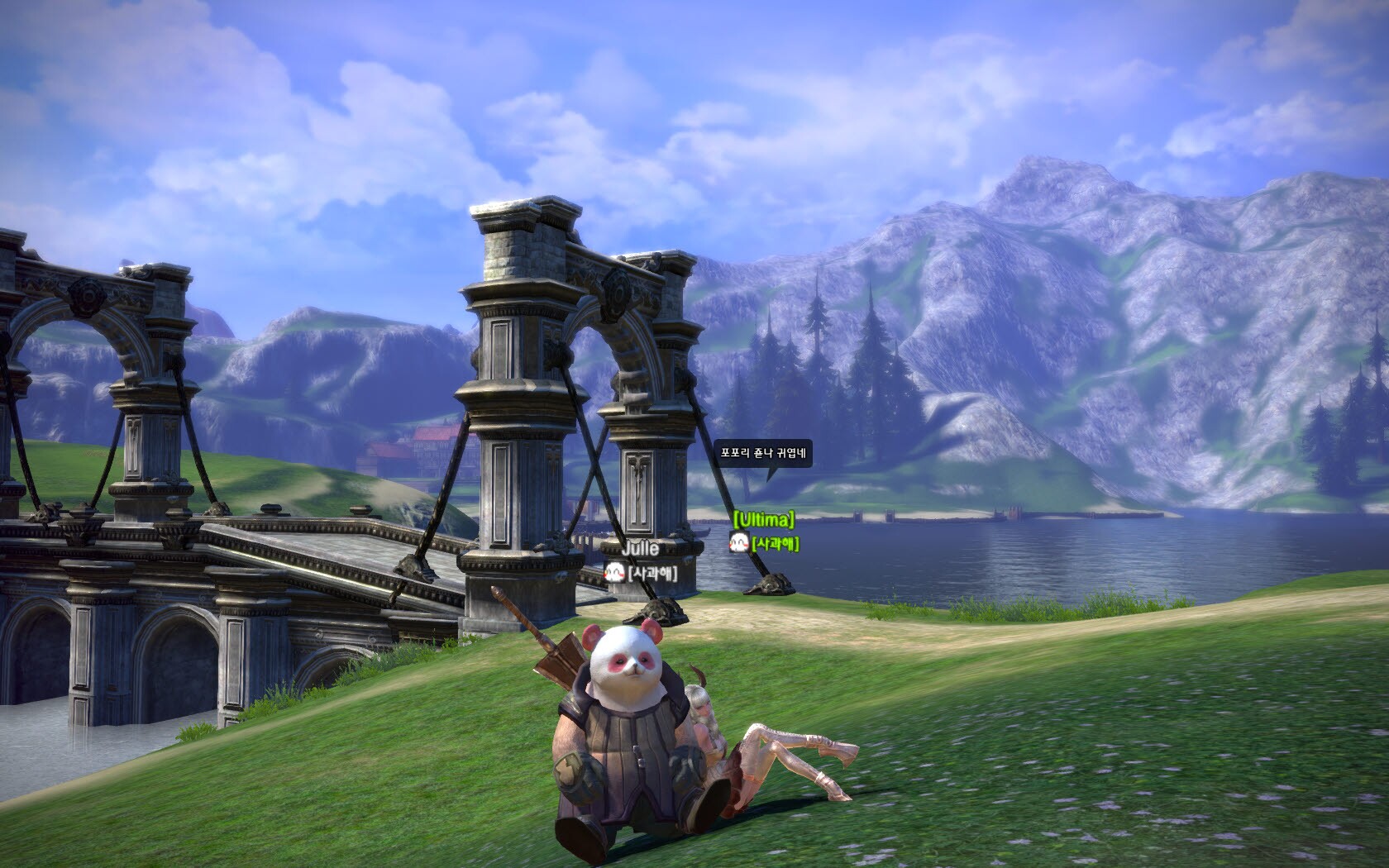This screenshot has height=868, width=1389.
Task: Select the Julie player nameplate
Action: point(640,549)
